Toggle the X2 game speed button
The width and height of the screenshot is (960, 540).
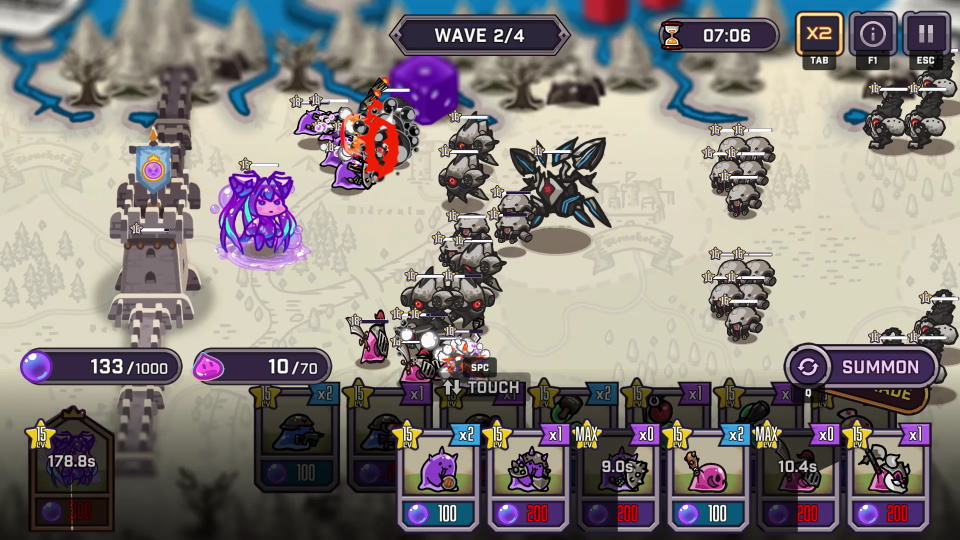[x=819, y=34]
